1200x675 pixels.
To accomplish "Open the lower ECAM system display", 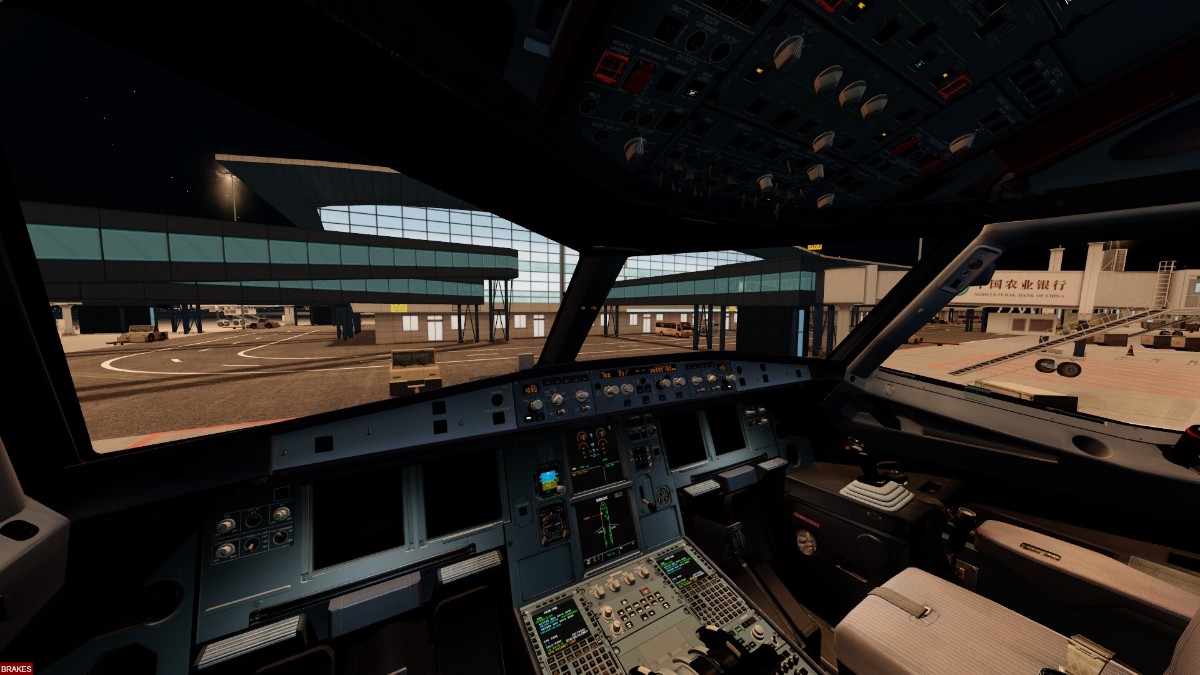I will coord(607,525).
